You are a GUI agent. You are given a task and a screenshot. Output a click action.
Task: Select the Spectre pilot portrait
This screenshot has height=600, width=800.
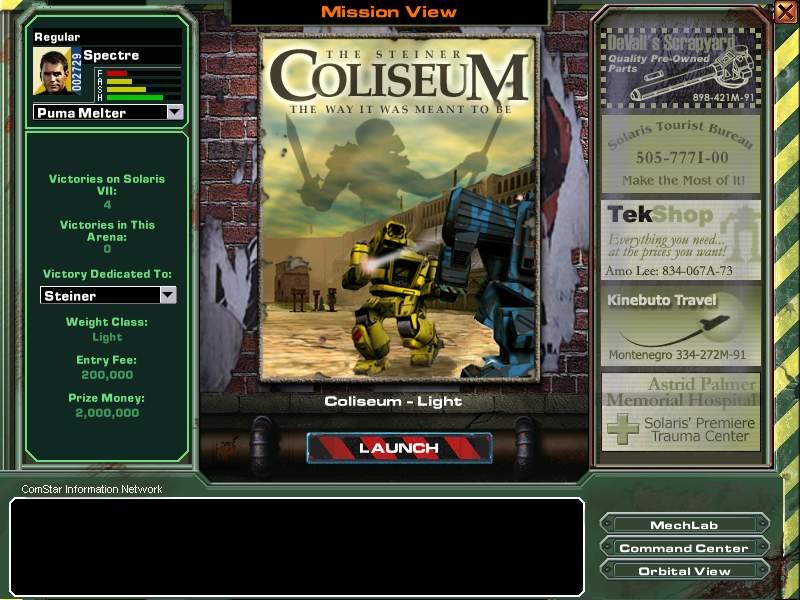(x=52, y=72)
